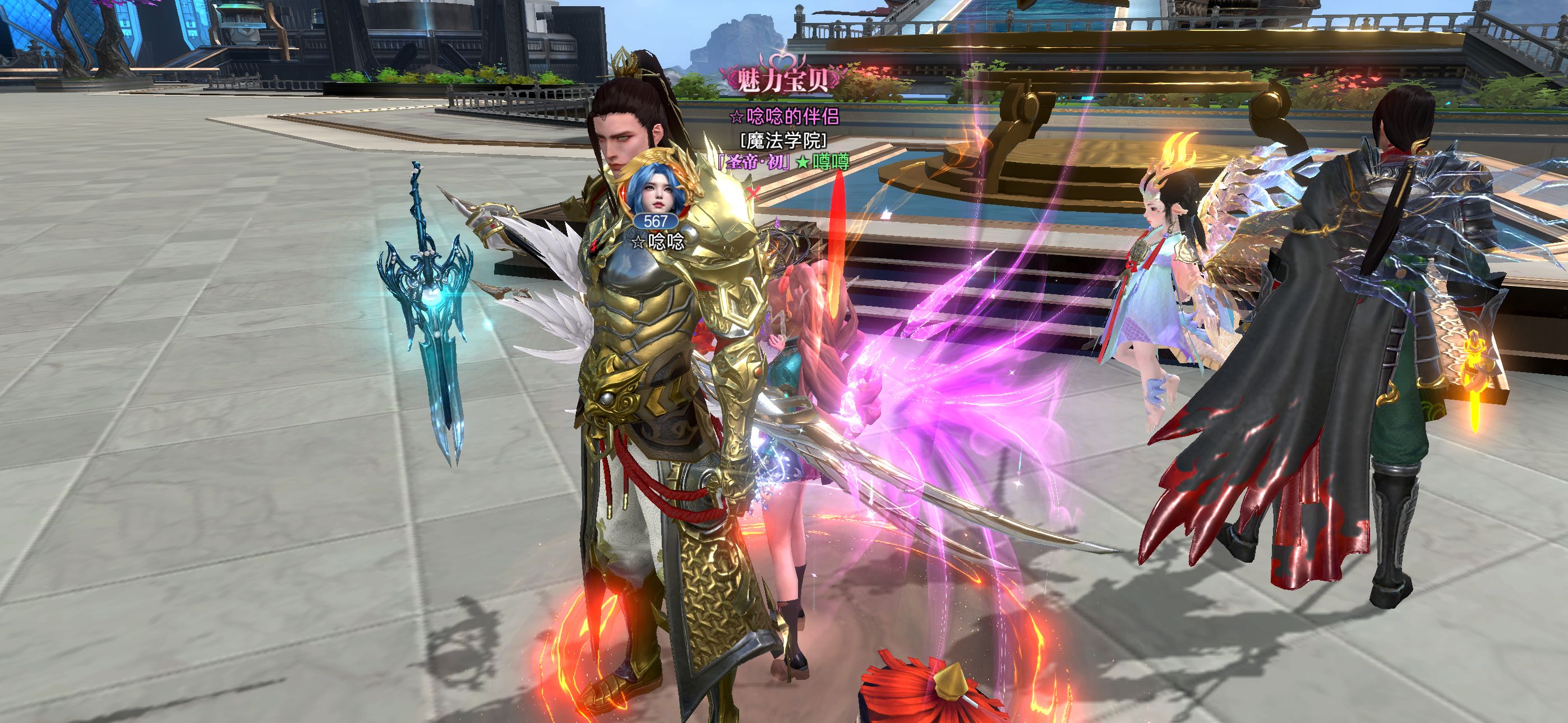
Task: Click the blue-haired 唸唸 portrait icon
Action: point(655,190)
